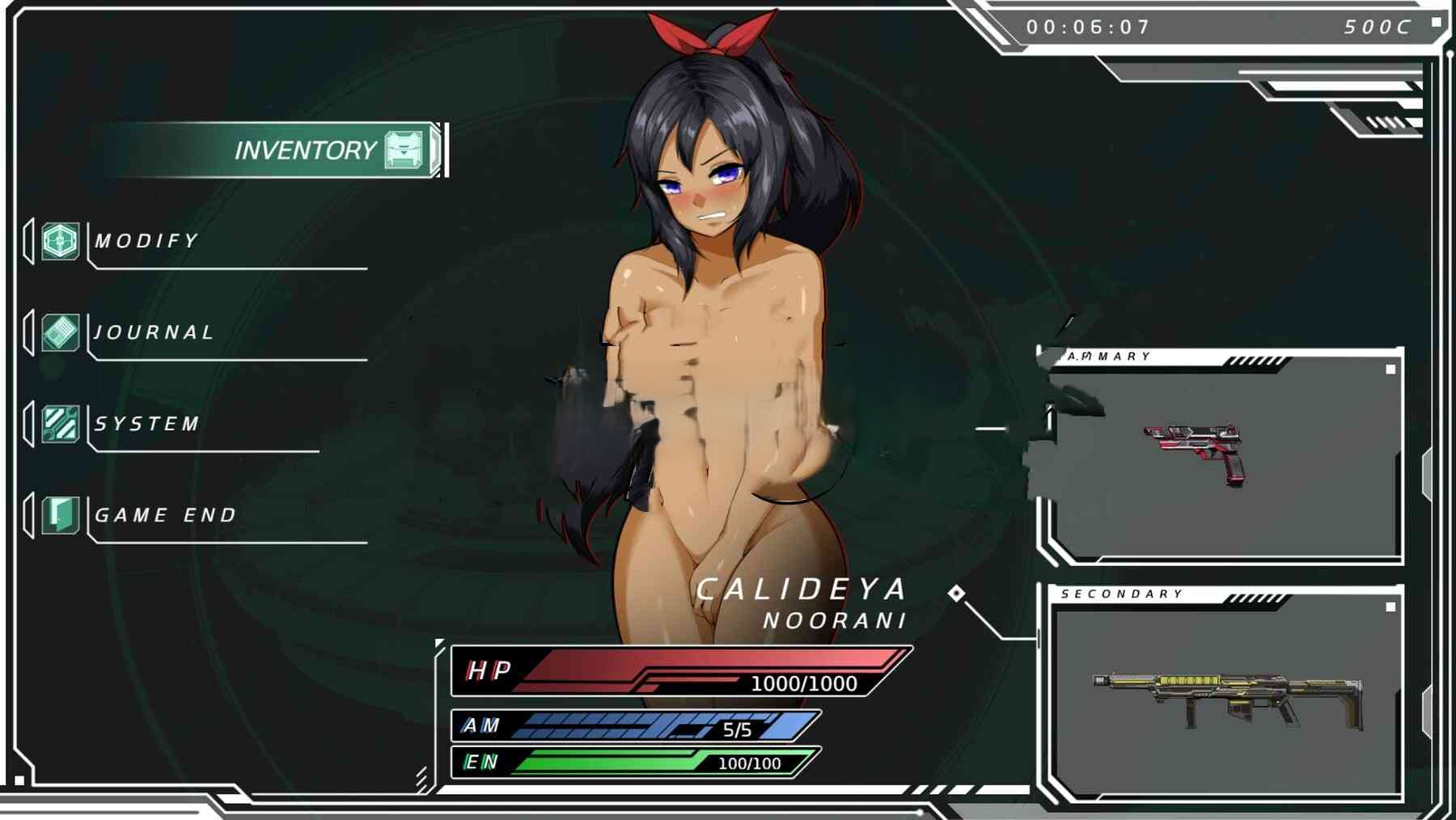Open the Journal menu
Viewport: 1456px width, 820px height.
154,332
